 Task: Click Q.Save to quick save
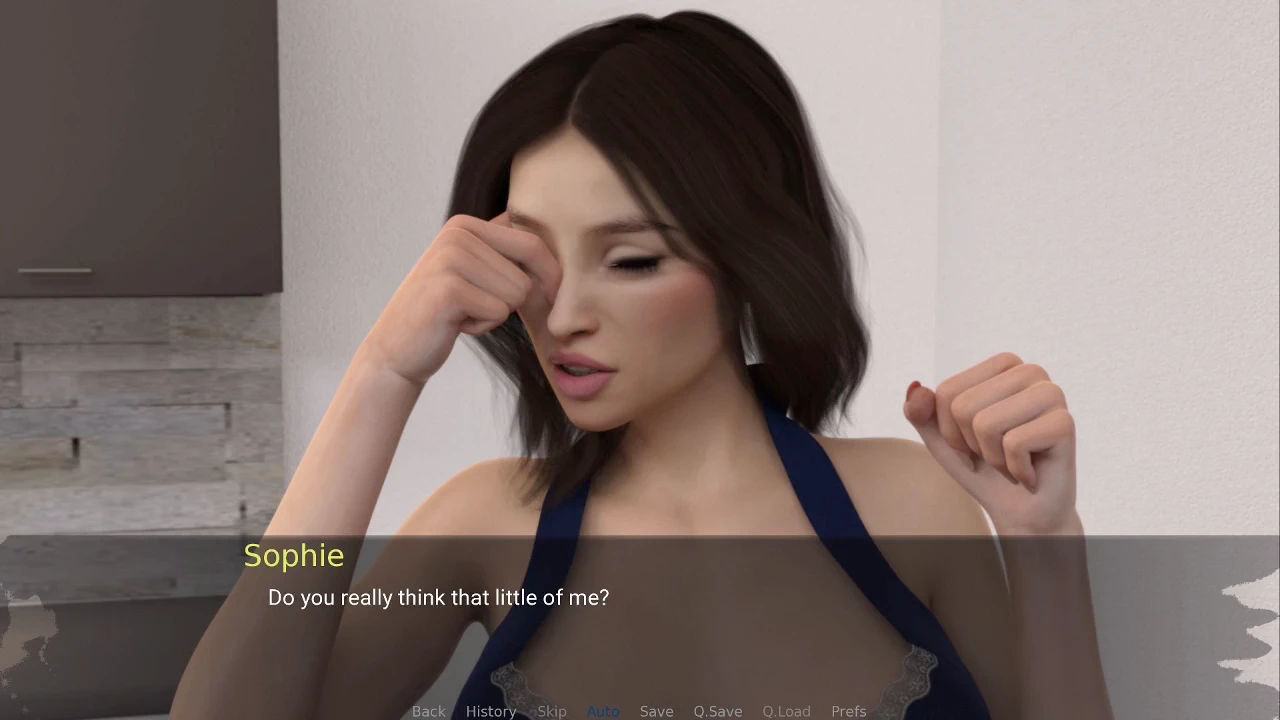718,711
